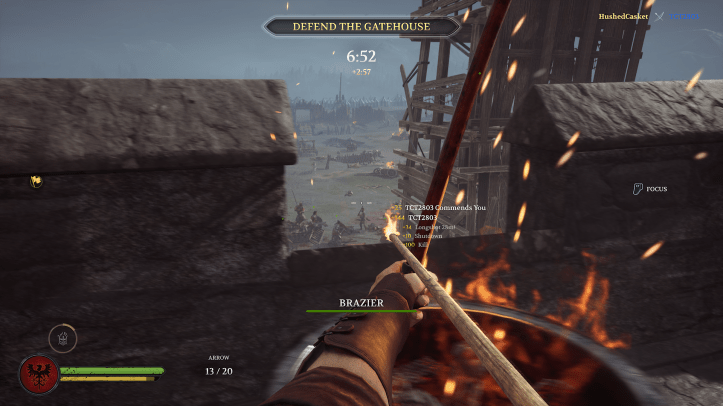Select the yellow marker icon at screen edge
The width and height of the screenshot is (723, 406).
(x=36, y=181)
